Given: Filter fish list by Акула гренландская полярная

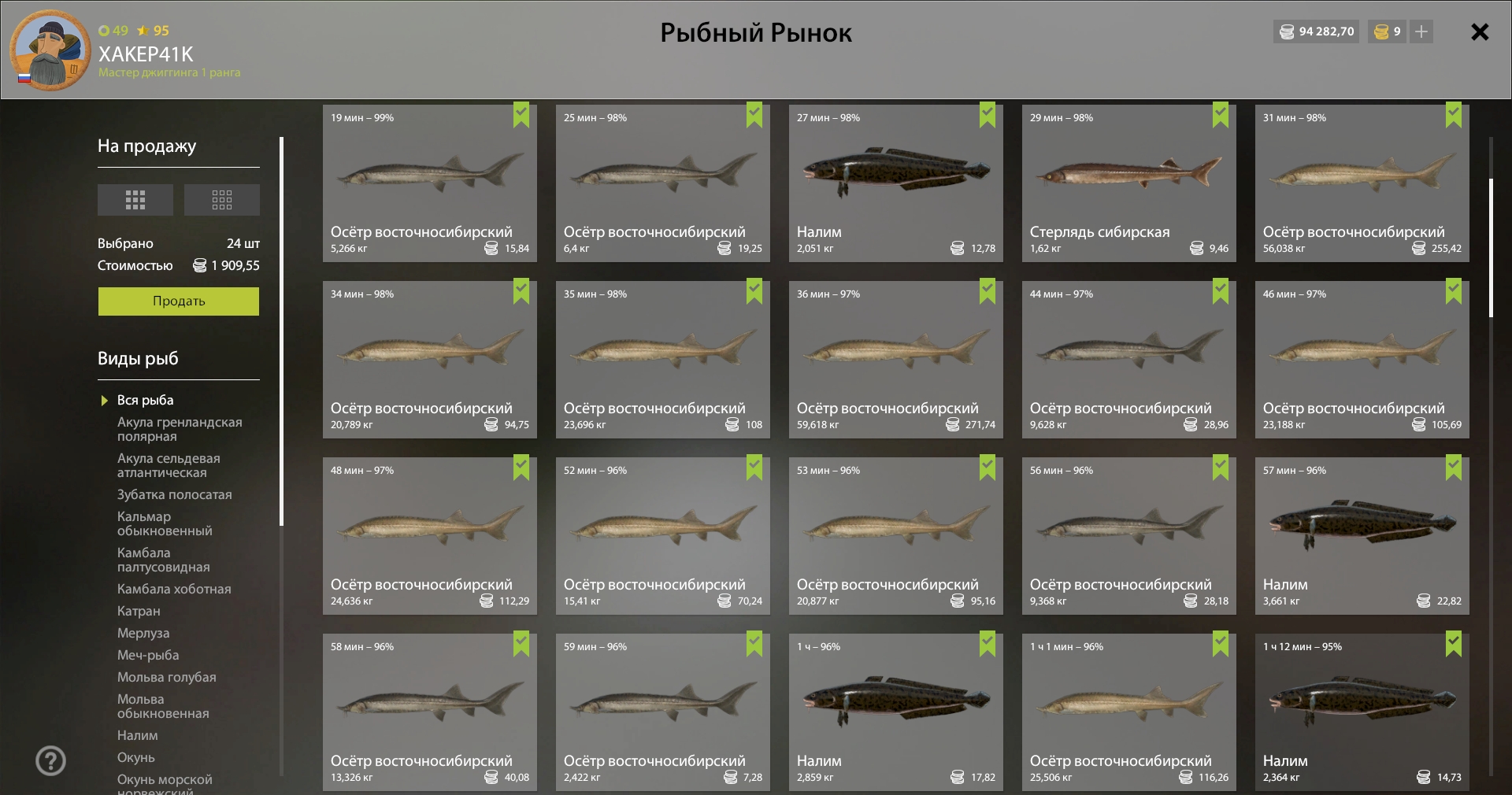Looking at the screenshot, I should pyautogui.click(x=180, y=430).
